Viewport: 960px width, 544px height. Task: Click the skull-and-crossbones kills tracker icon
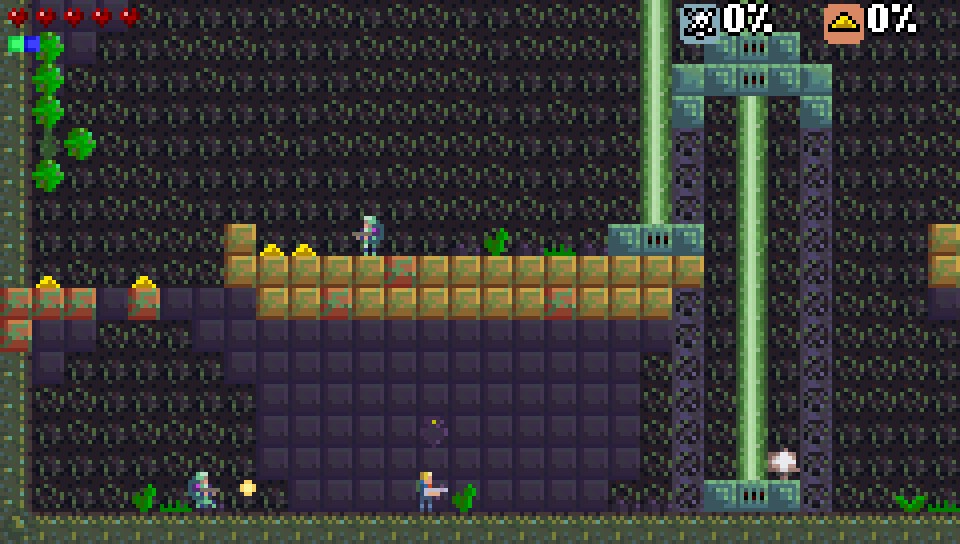[699, 22]
